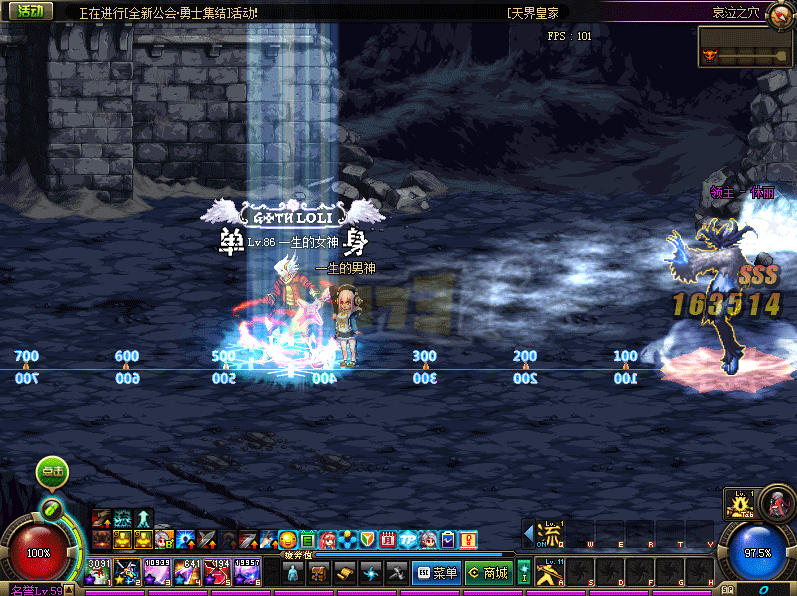The width and height of the screenshot is (797, 596).
Task: Click the yellow smiley face icon
Action: pyautogui.click(x=288, y=540)
